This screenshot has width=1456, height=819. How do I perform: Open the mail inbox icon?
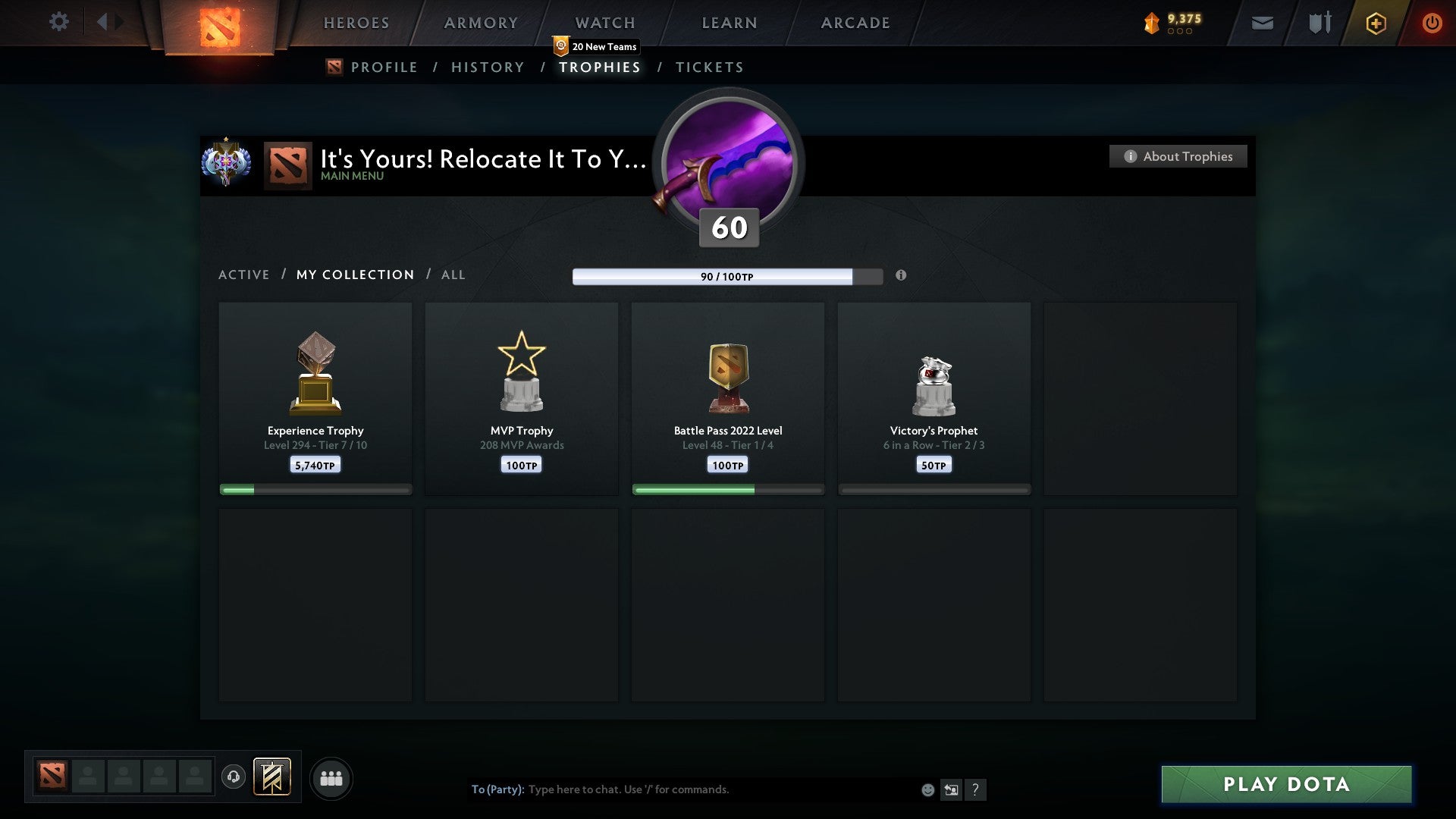pyautogui.click(x=1262, y=24)
